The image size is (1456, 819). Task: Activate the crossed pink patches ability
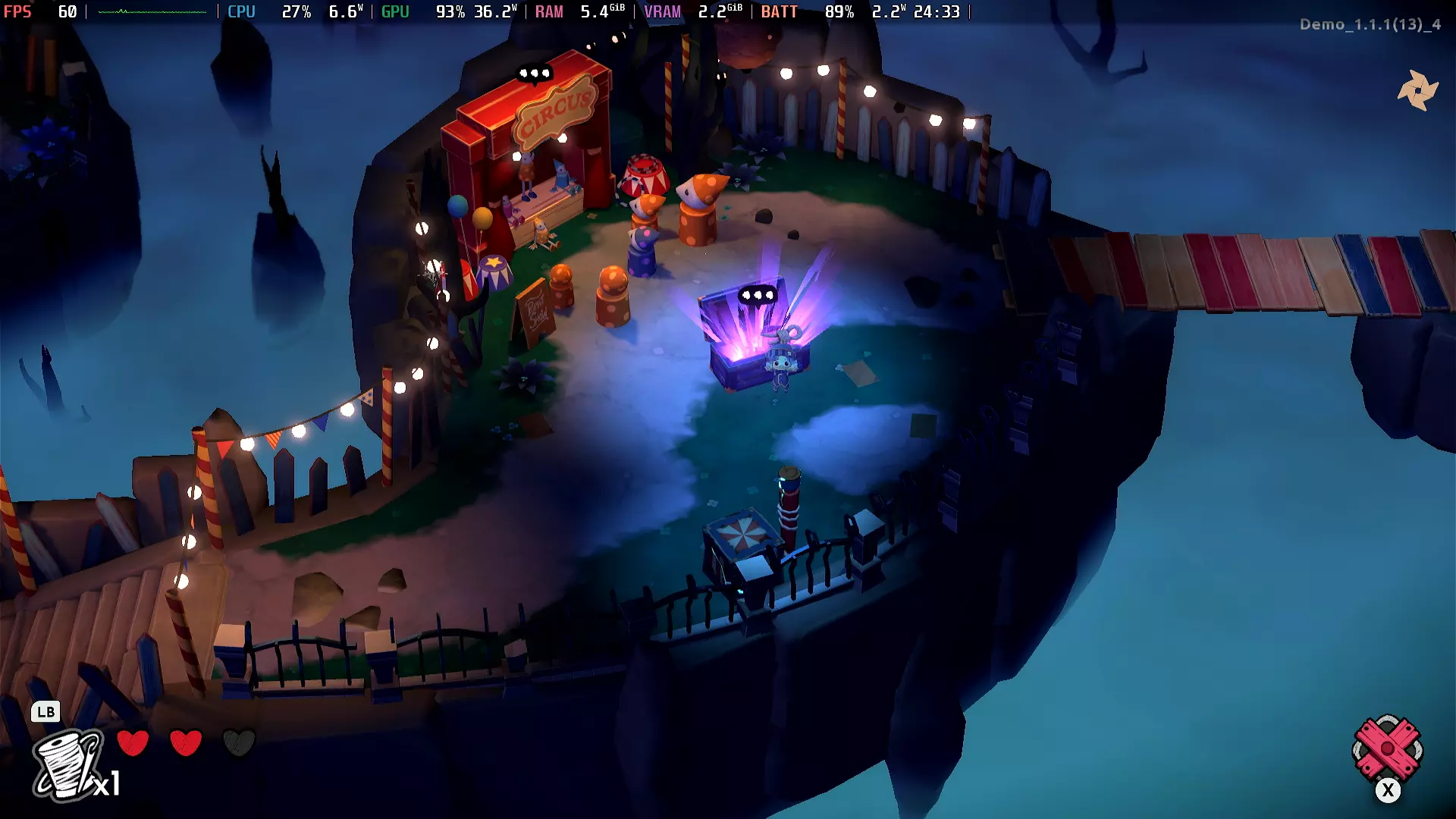1387,749
